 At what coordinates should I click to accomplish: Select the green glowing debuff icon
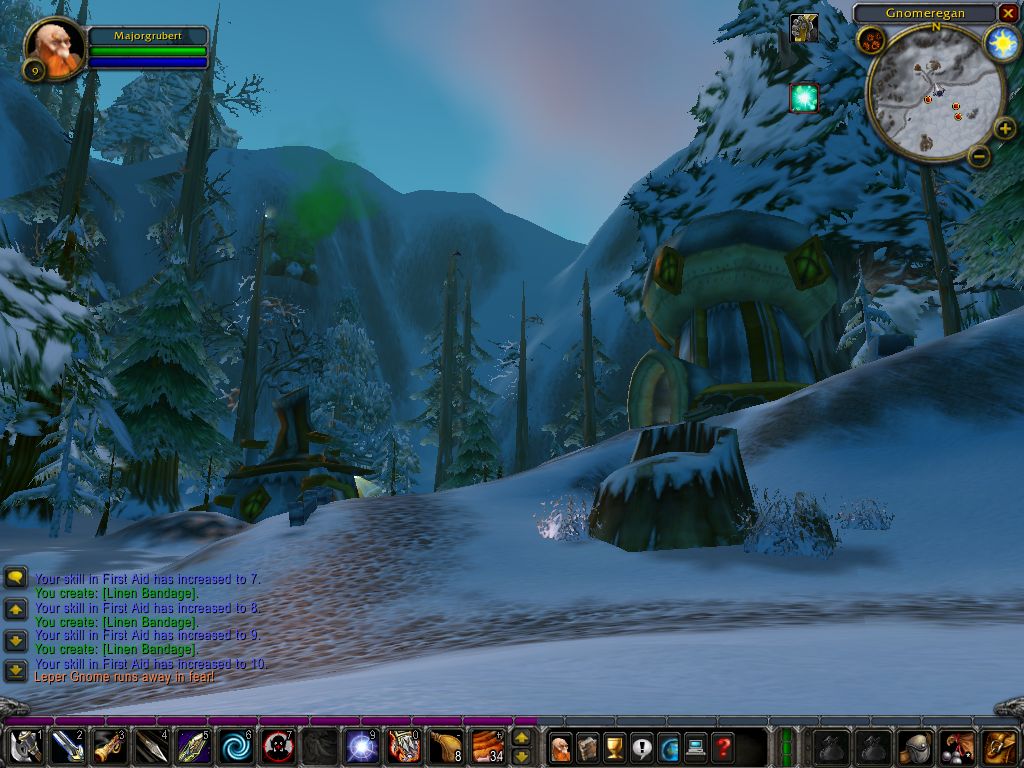pos(804,97)
